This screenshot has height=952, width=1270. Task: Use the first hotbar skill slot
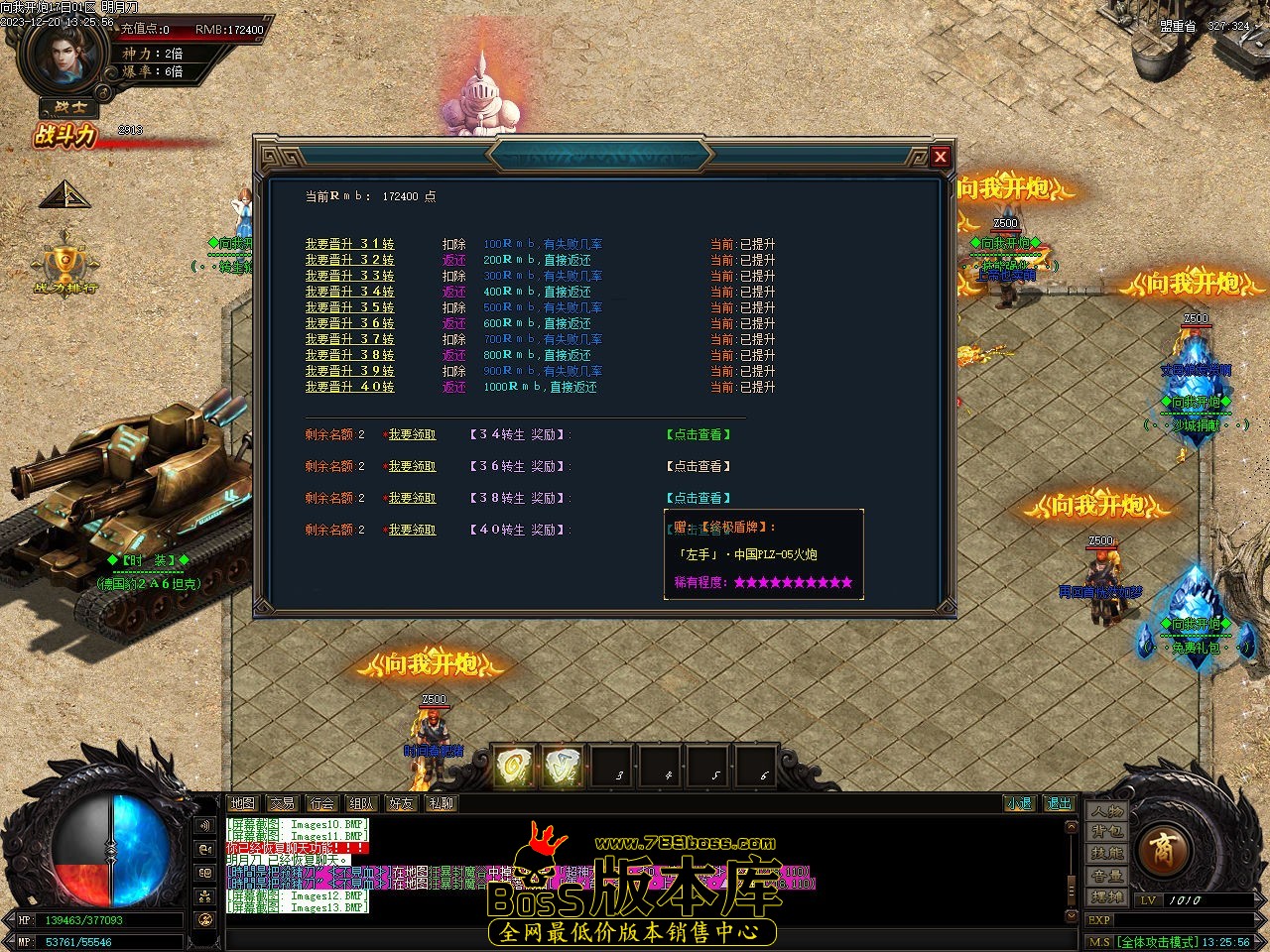[x=515, y=766]
